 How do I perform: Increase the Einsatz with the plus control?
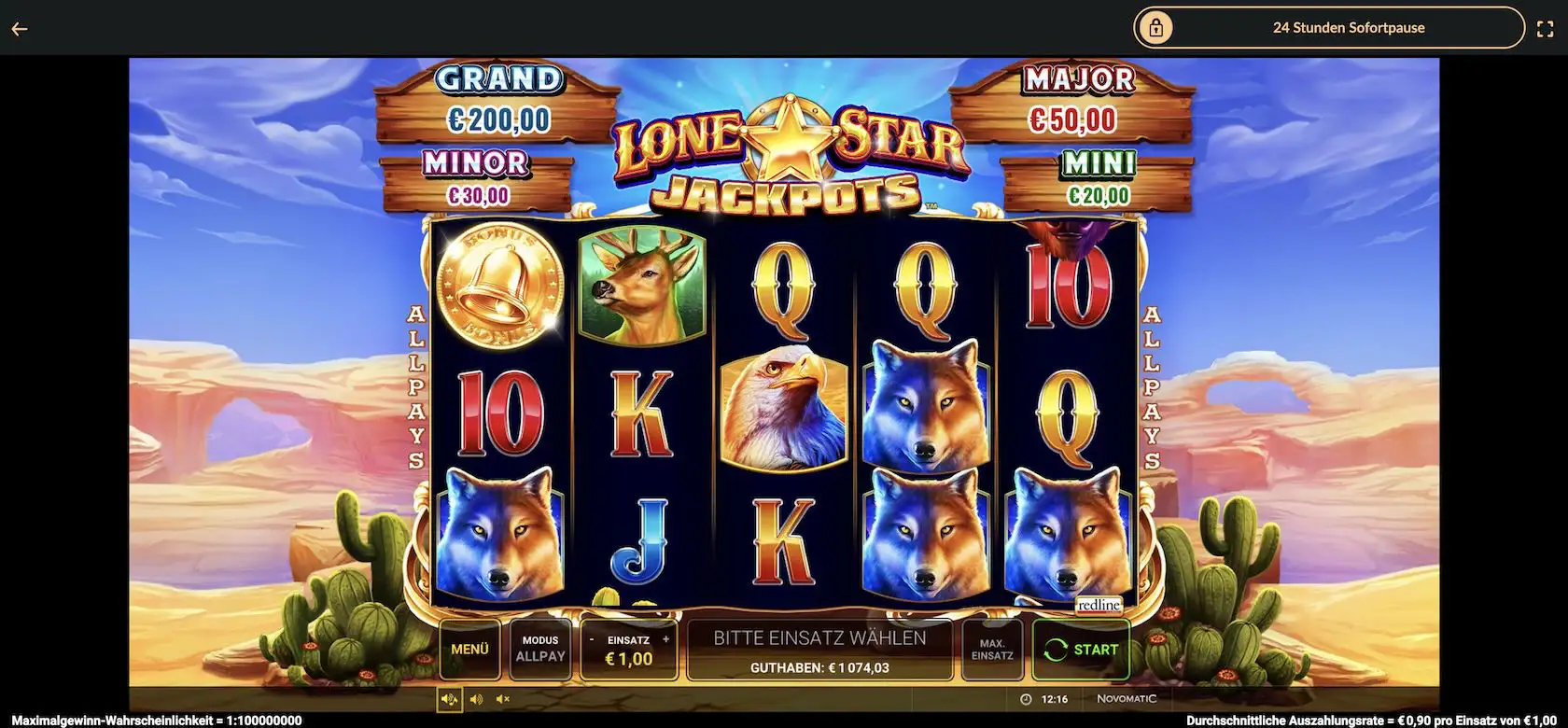(x=665, y=638)
